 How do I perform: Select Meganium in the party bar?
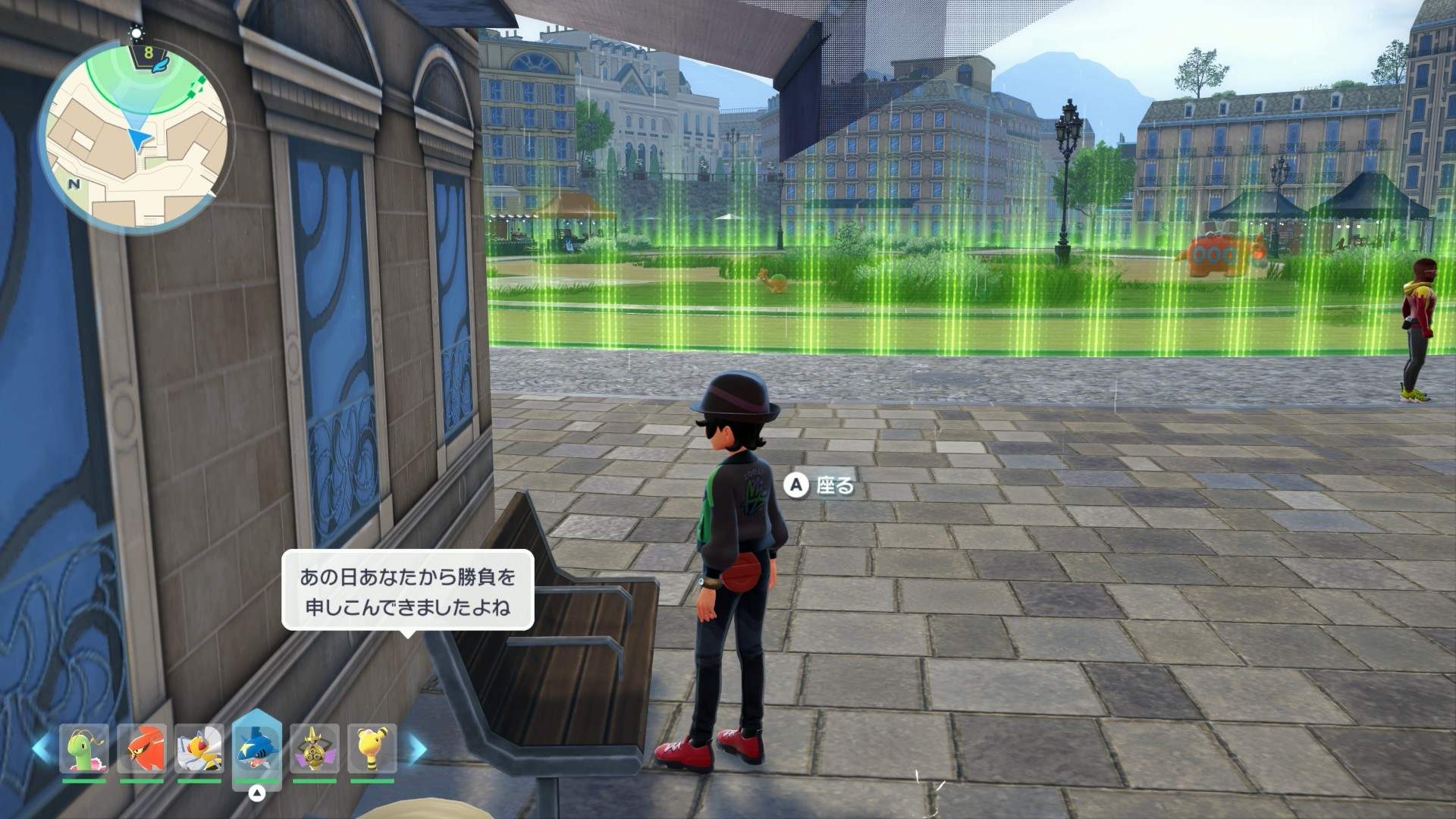point(83,748)
